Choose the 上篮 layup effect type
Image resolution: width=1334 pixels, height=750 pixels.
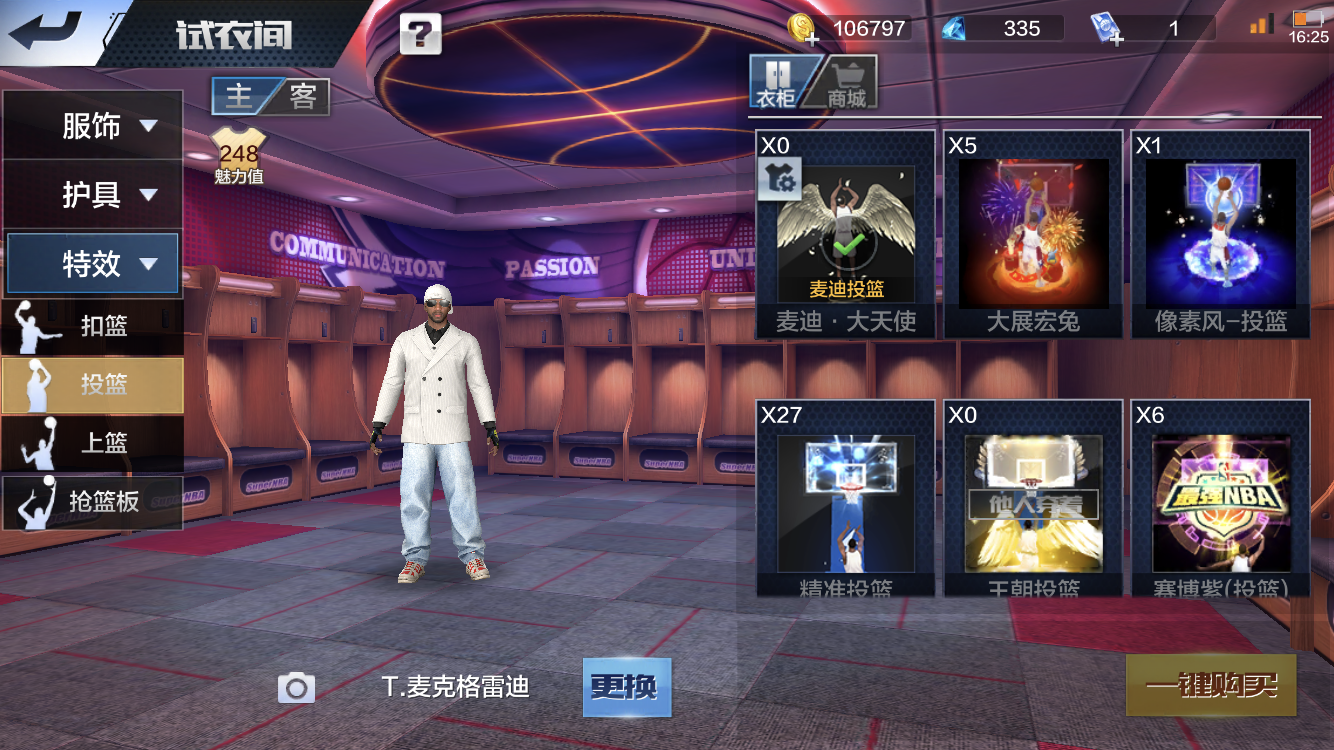92,443
